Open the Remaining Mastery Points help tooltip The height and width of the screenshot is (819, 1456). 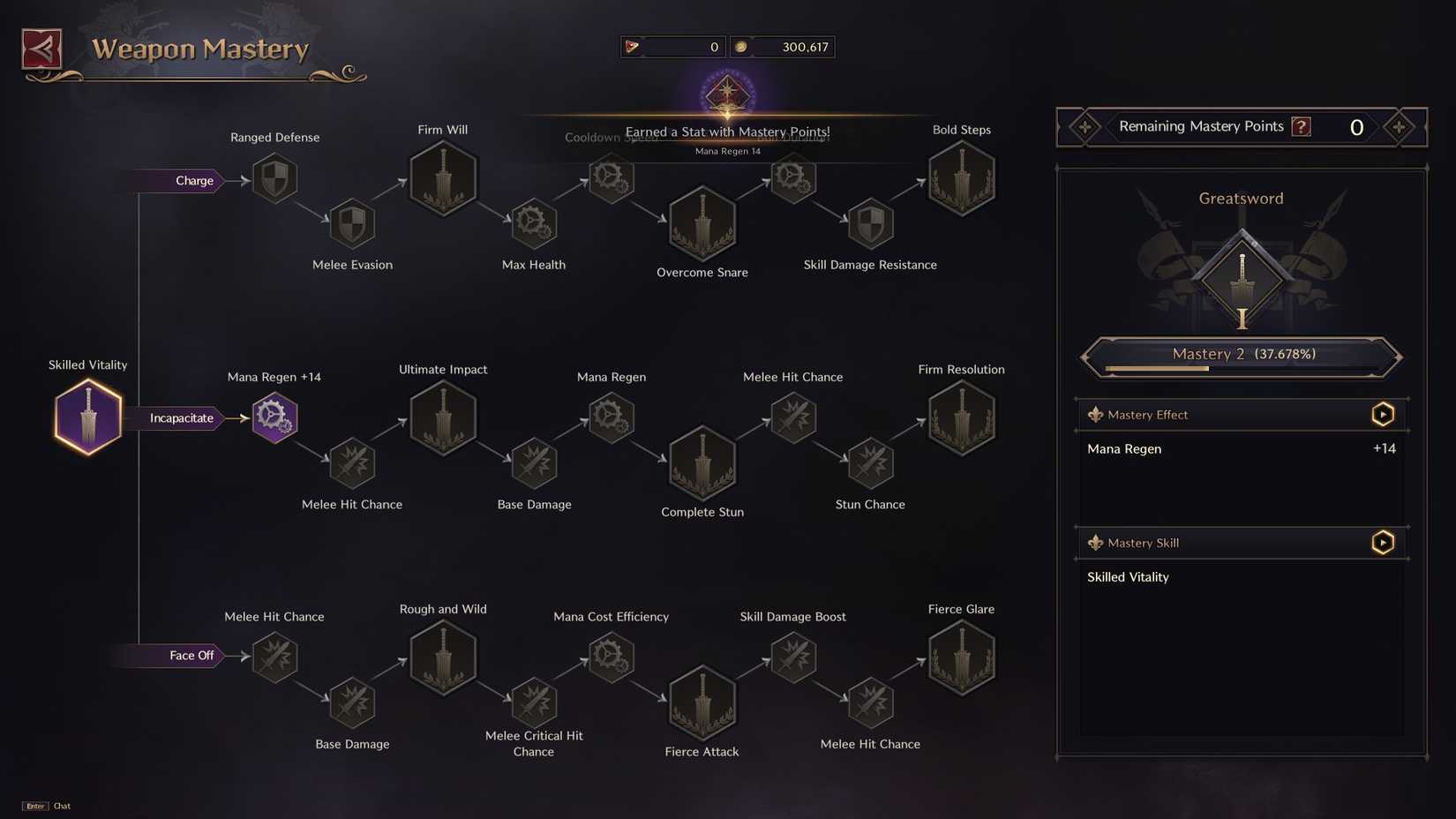[1301, 126]
